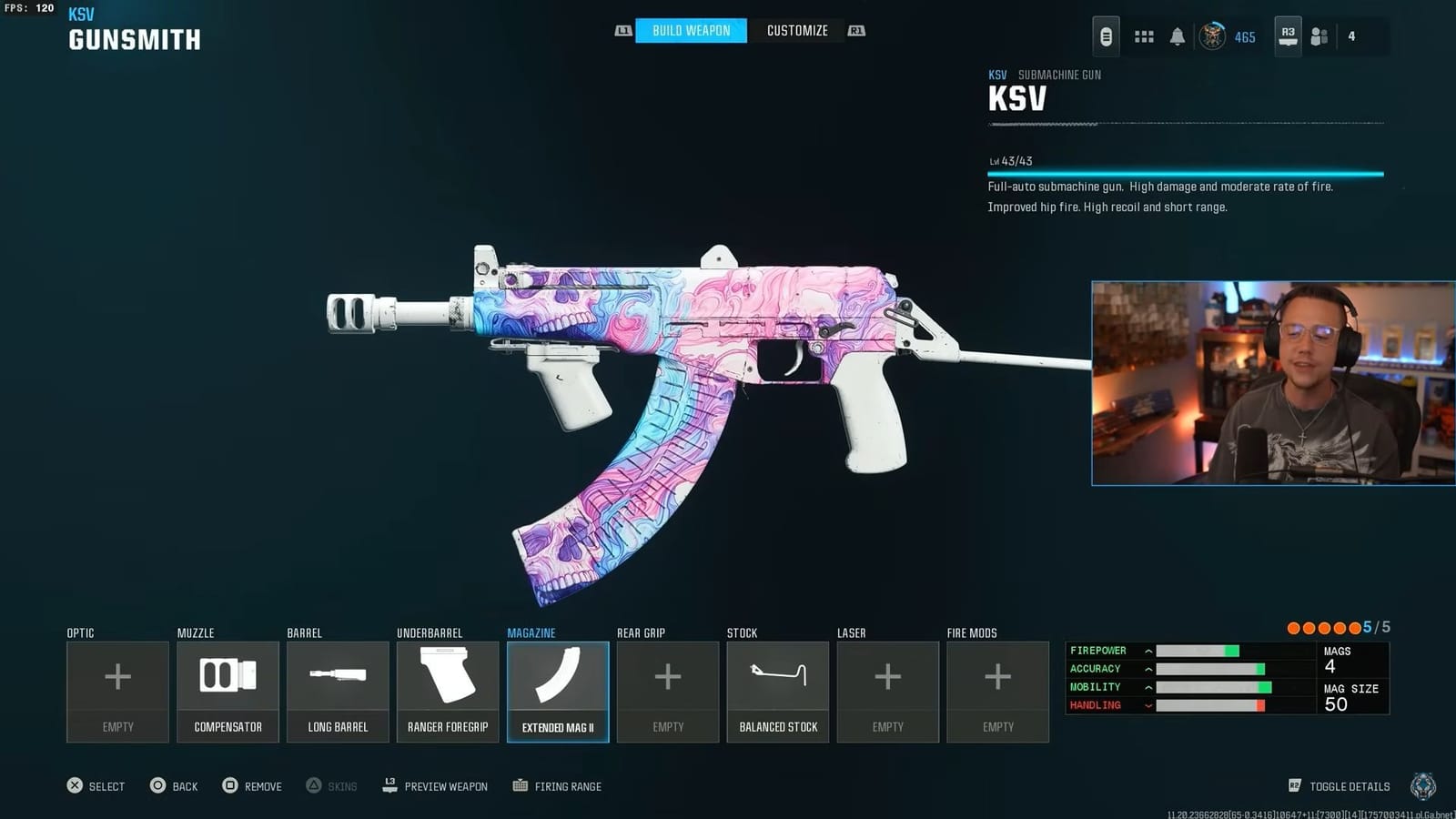Viewport: 1456px width, 819px height.
Task: Open the notifications bell
Action: 1178,35
